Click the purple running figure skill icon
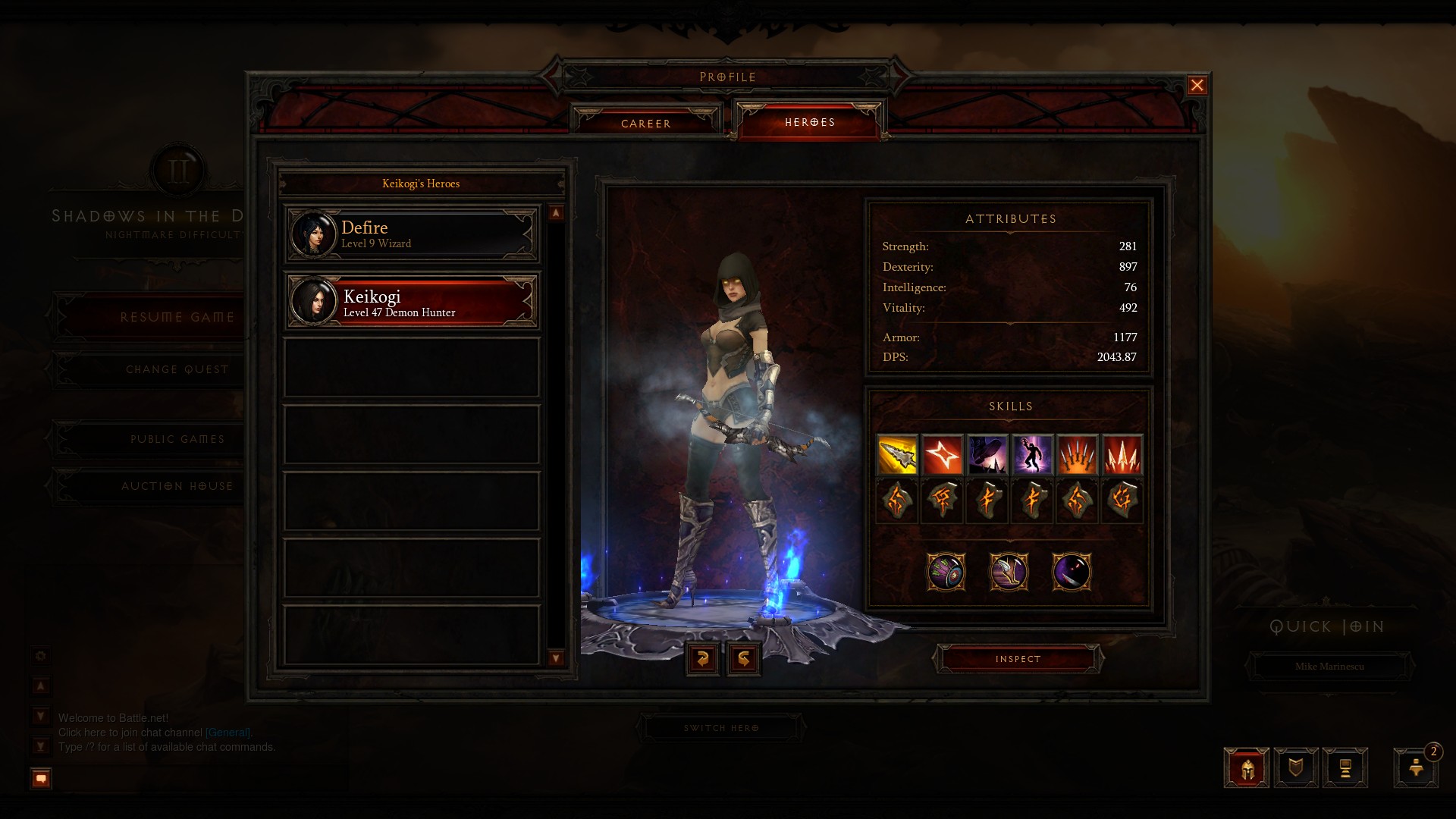Image resolution: width=1456 pixels, height=819 pixels. point(1032,455)
